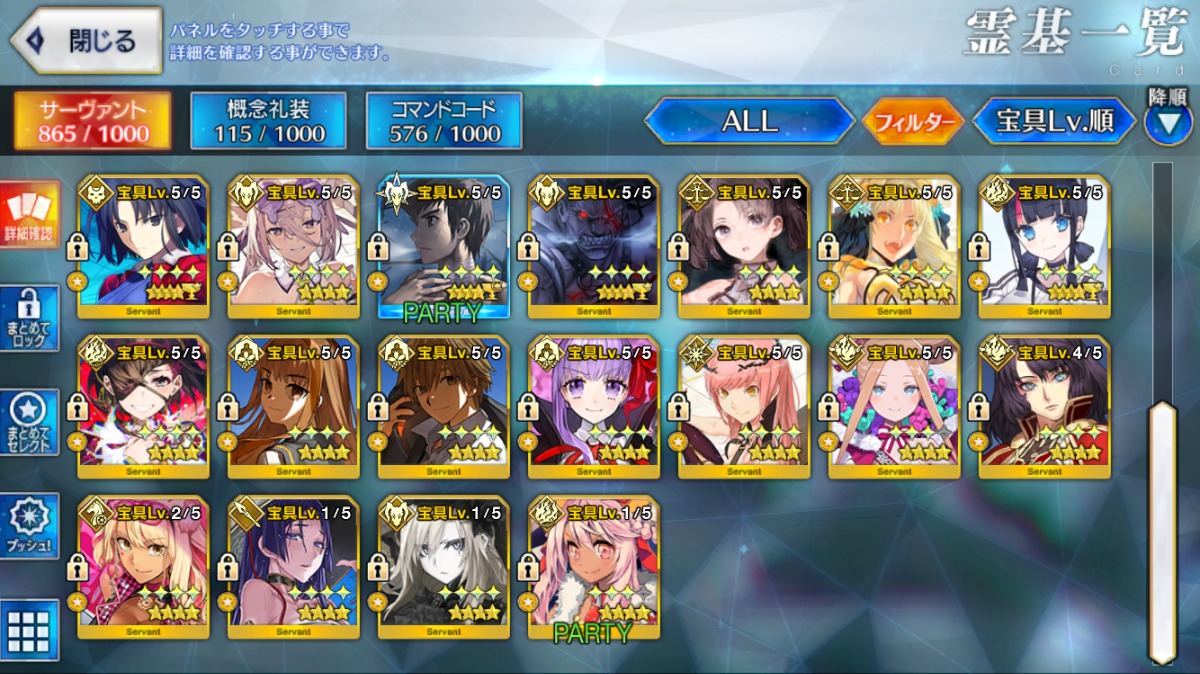Open the フィルター options
Image resolution: width=1200 pixels, height=674 pixels.
pyautogui.click(x=911, y=122)
